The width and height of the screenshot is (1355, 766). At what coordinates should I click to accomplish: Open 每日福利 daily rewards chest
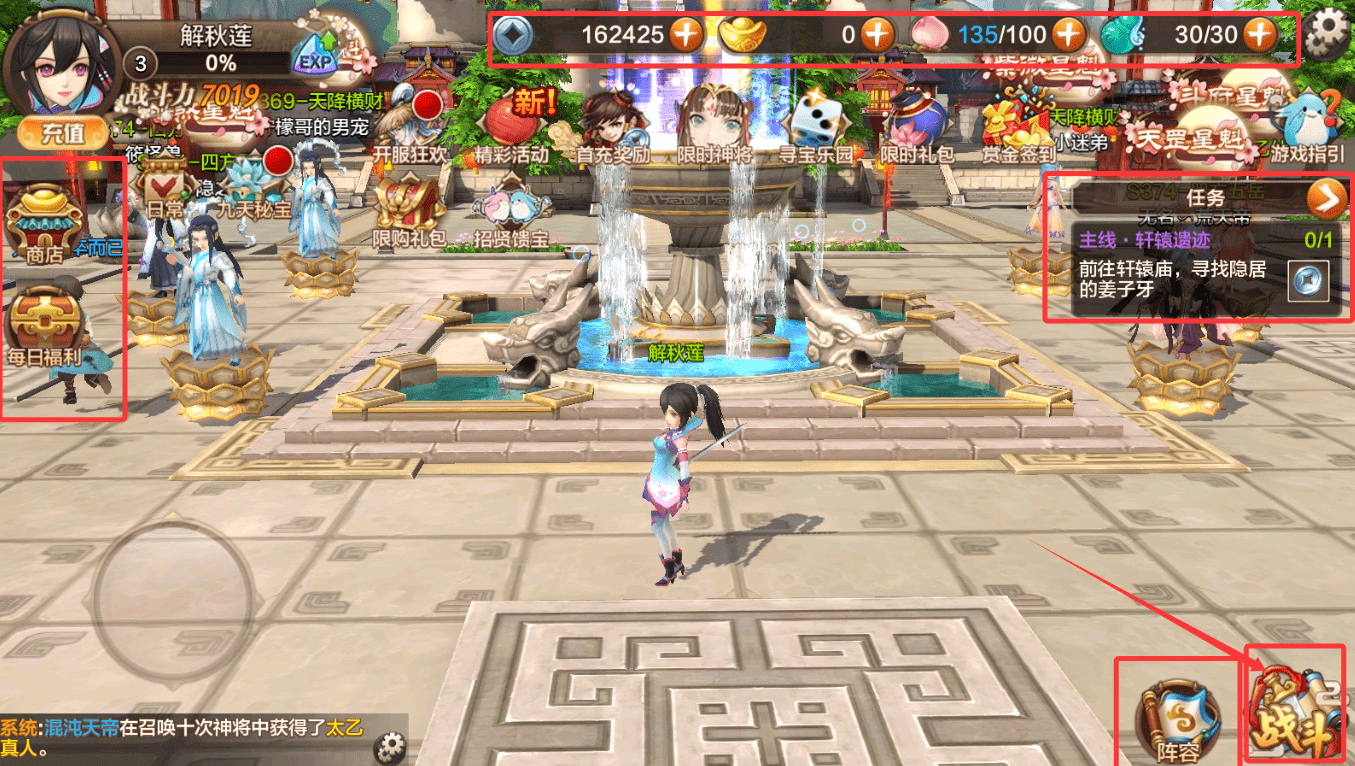click(46, 325)
